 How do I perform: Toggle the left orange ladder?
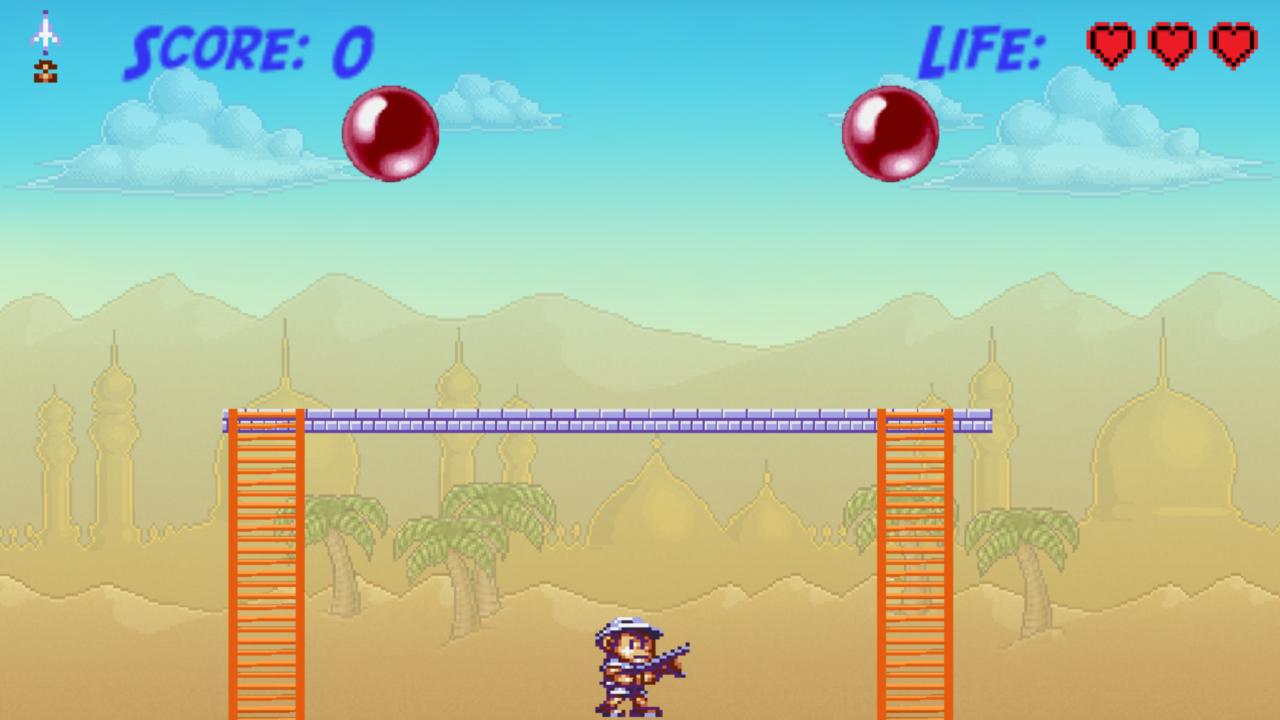[x=267, y=560]
